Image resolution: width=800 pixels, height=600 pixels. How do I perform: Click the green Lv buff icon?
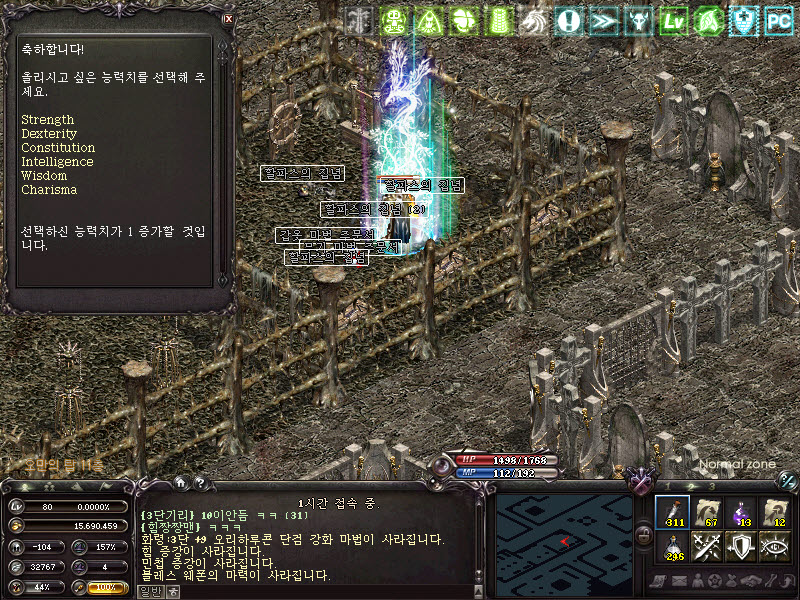click(x=673, y=20)
